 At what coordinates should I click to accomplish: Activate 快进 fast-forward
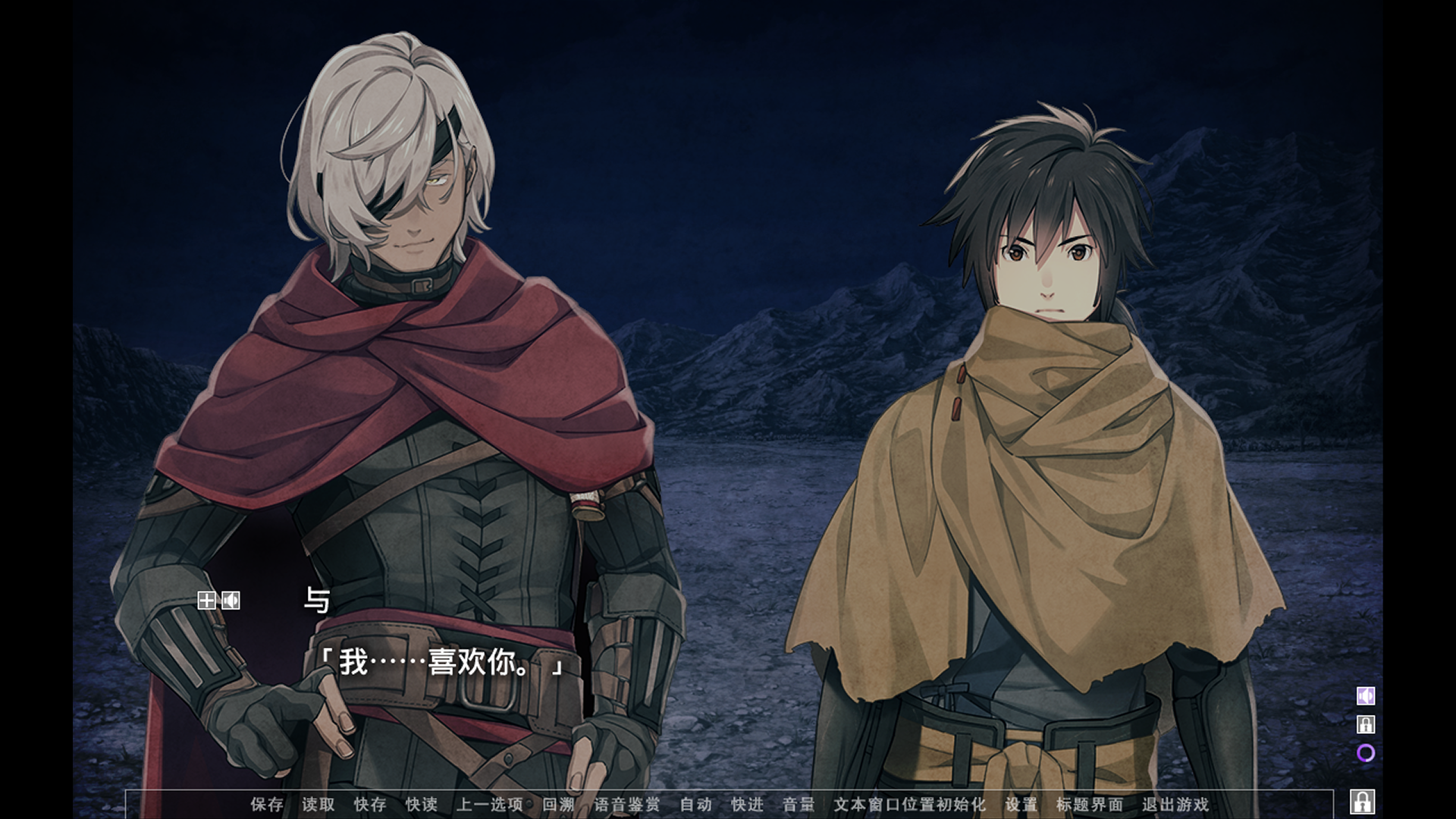[x=748, y=804]
